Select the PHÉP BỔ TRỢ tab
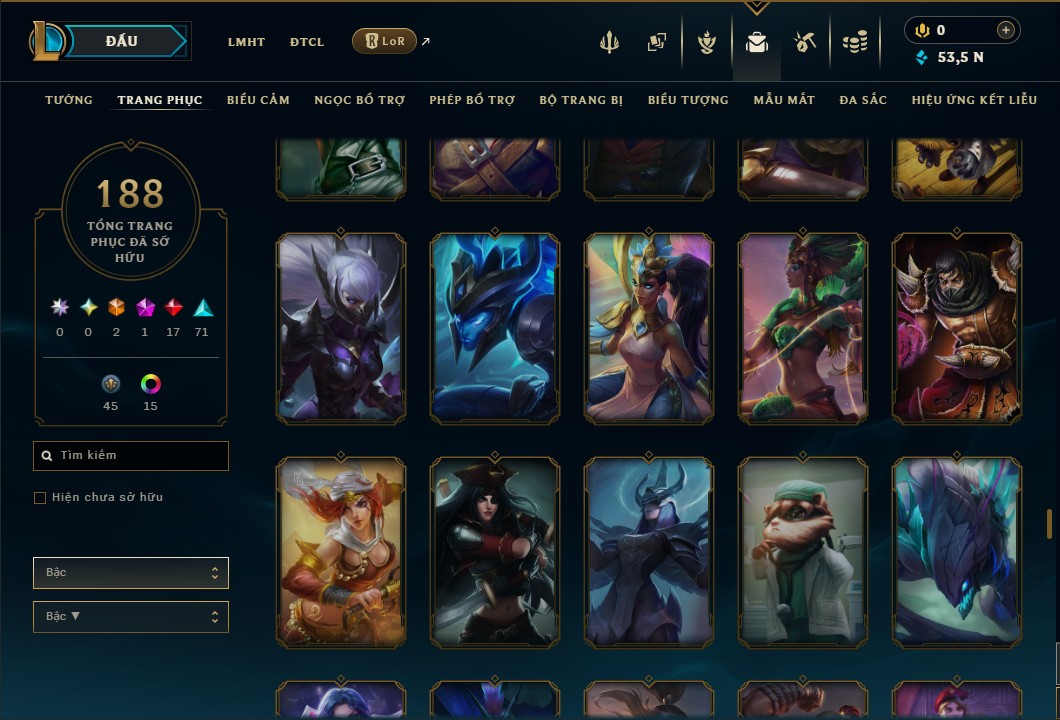Image resolution: width=1060 pixels, height=720 pixels. coord(472,100)
